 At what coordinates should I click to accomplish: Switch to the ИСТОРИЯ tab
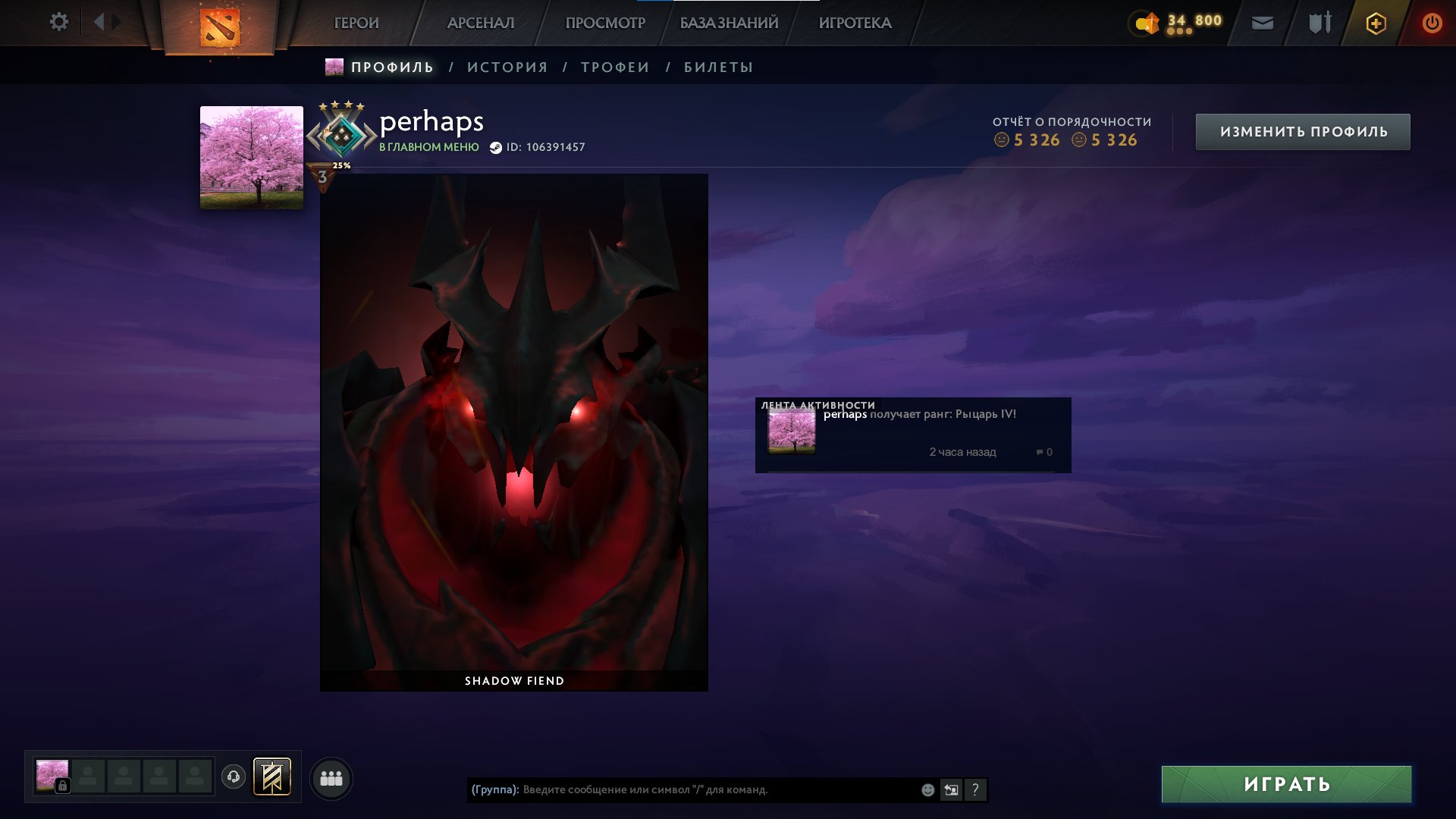click(x=508, y=67)
